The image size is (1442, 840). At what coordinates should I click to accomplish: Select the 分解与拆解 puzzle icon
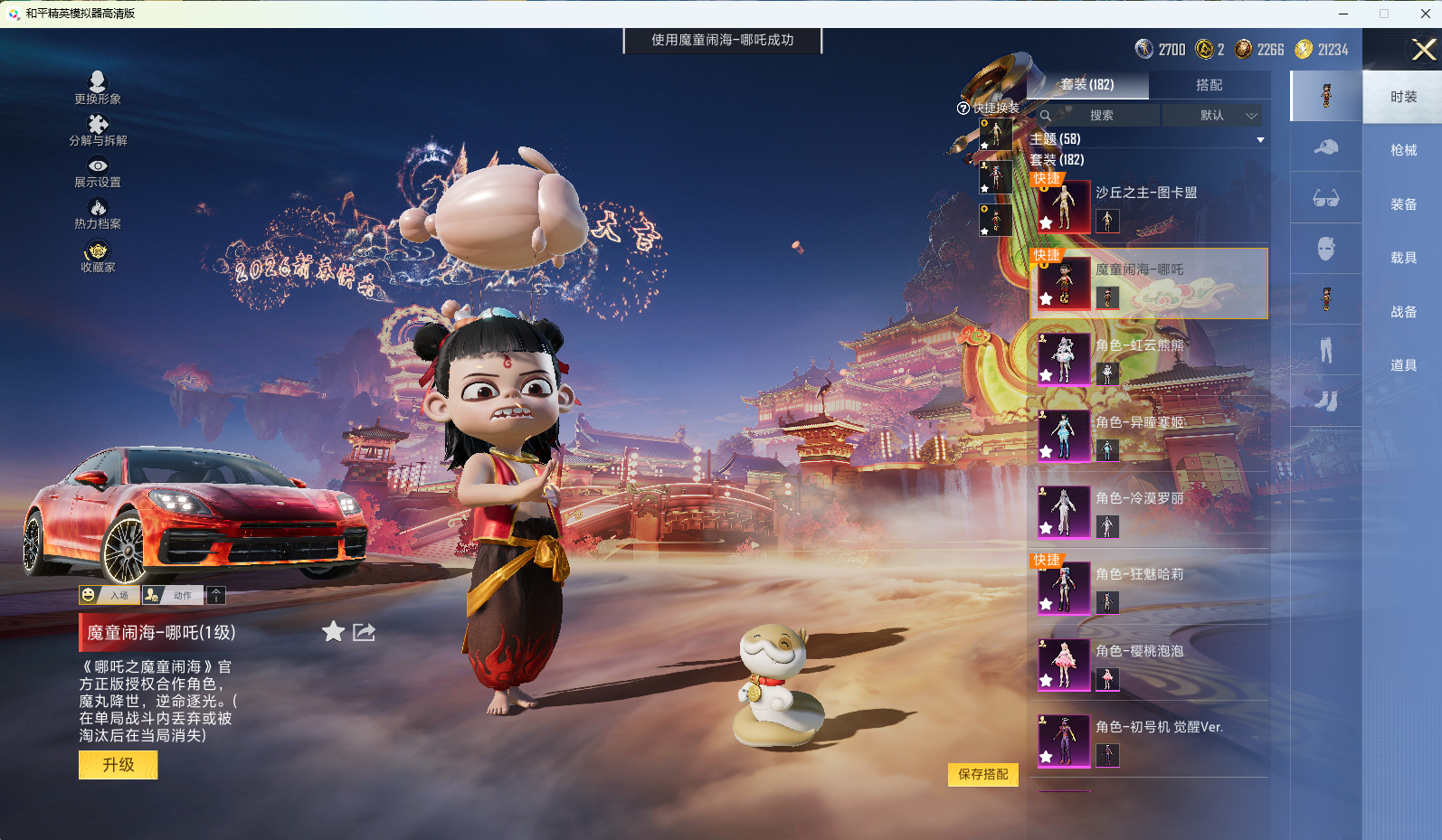click(x=100, y=125)
